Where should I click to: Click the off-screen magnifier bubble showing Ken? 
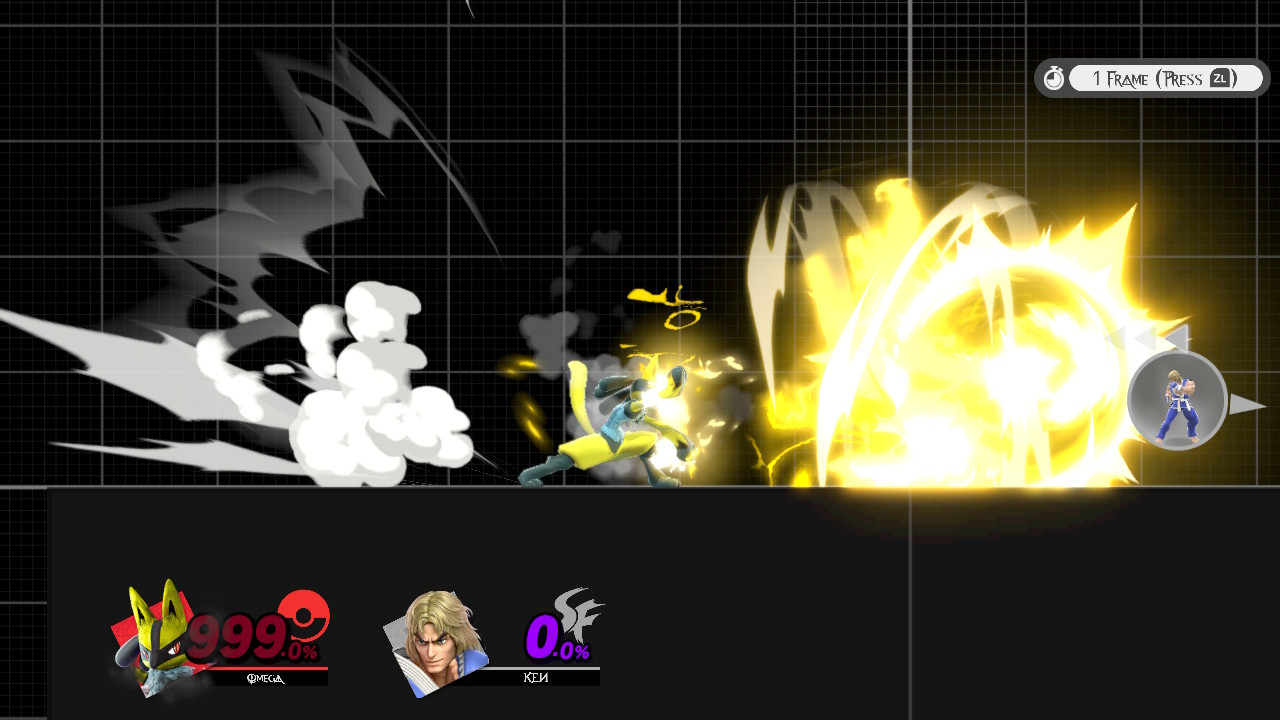(1178, 400)
